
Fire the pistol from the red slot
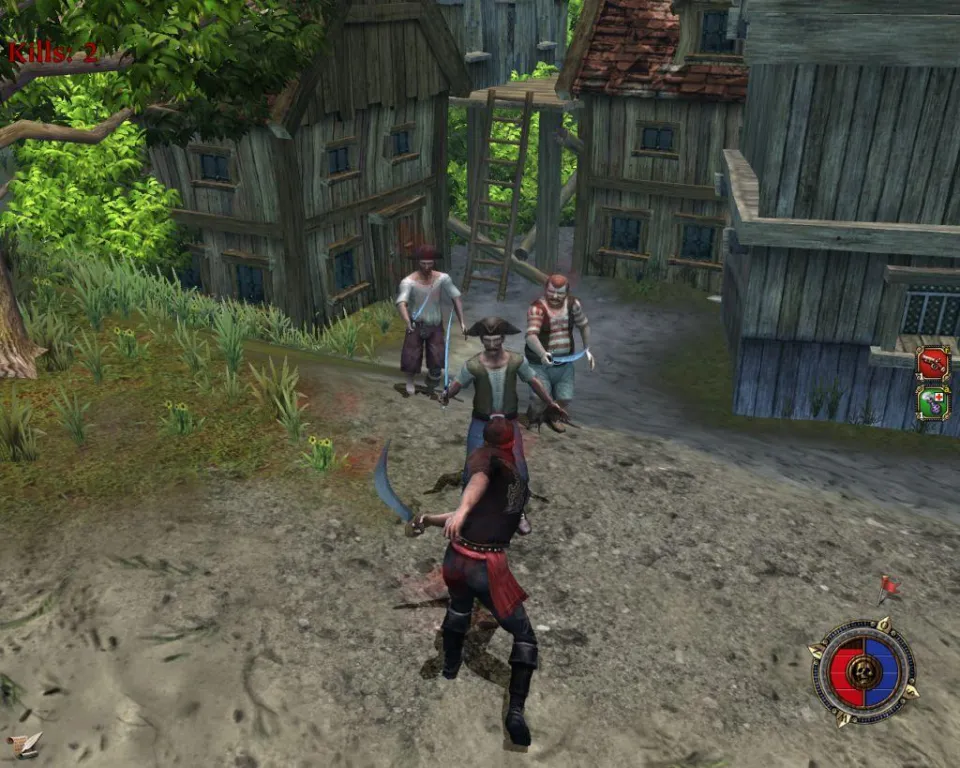pos(932,363)
